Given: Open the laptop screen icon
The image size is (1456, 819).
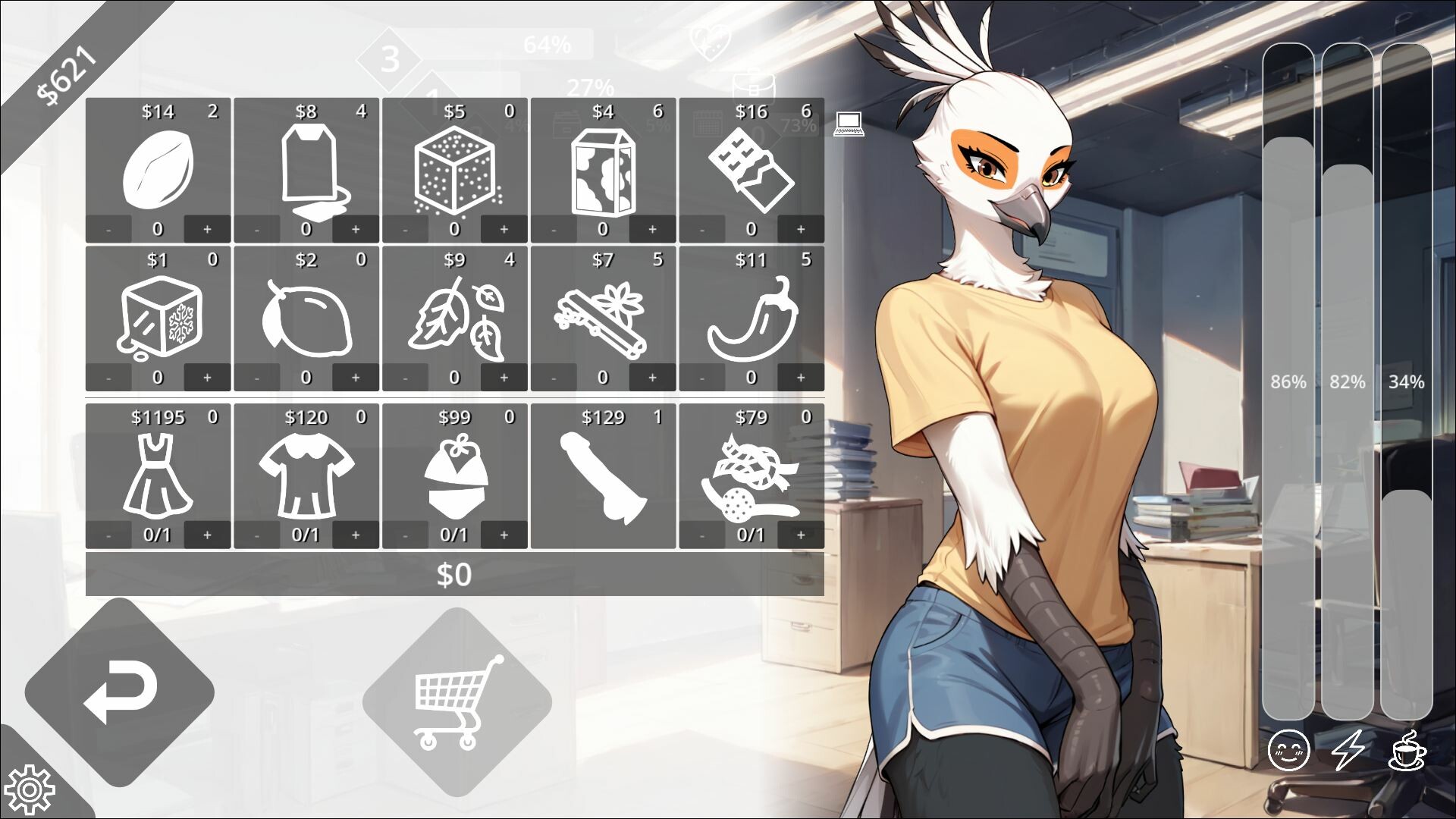Looking at the screenshot, I should click(x=849, y=126).
